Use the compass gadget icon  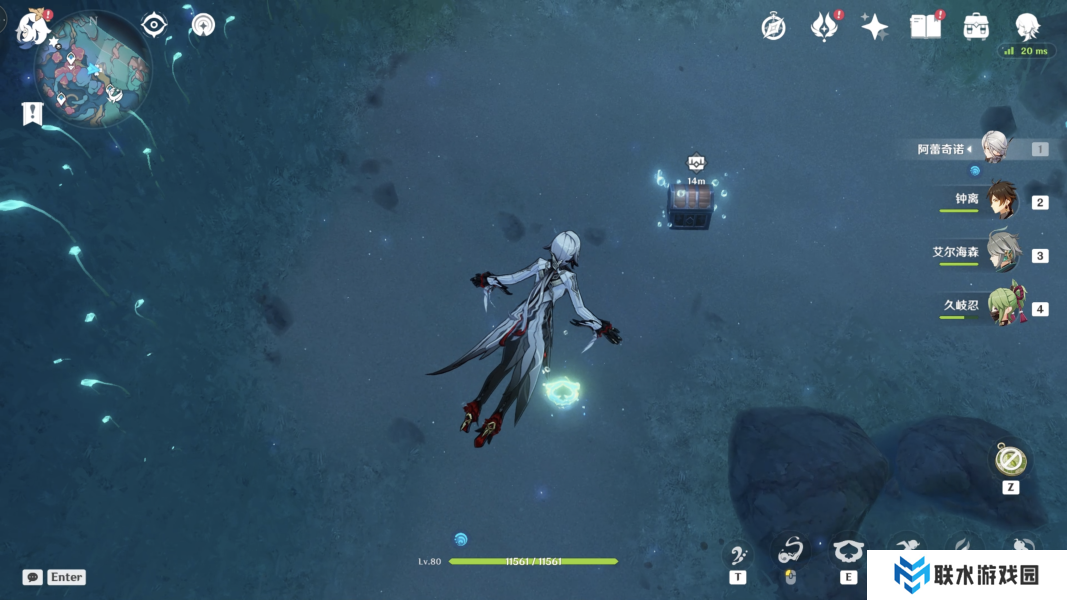(x=1010, y=461)
